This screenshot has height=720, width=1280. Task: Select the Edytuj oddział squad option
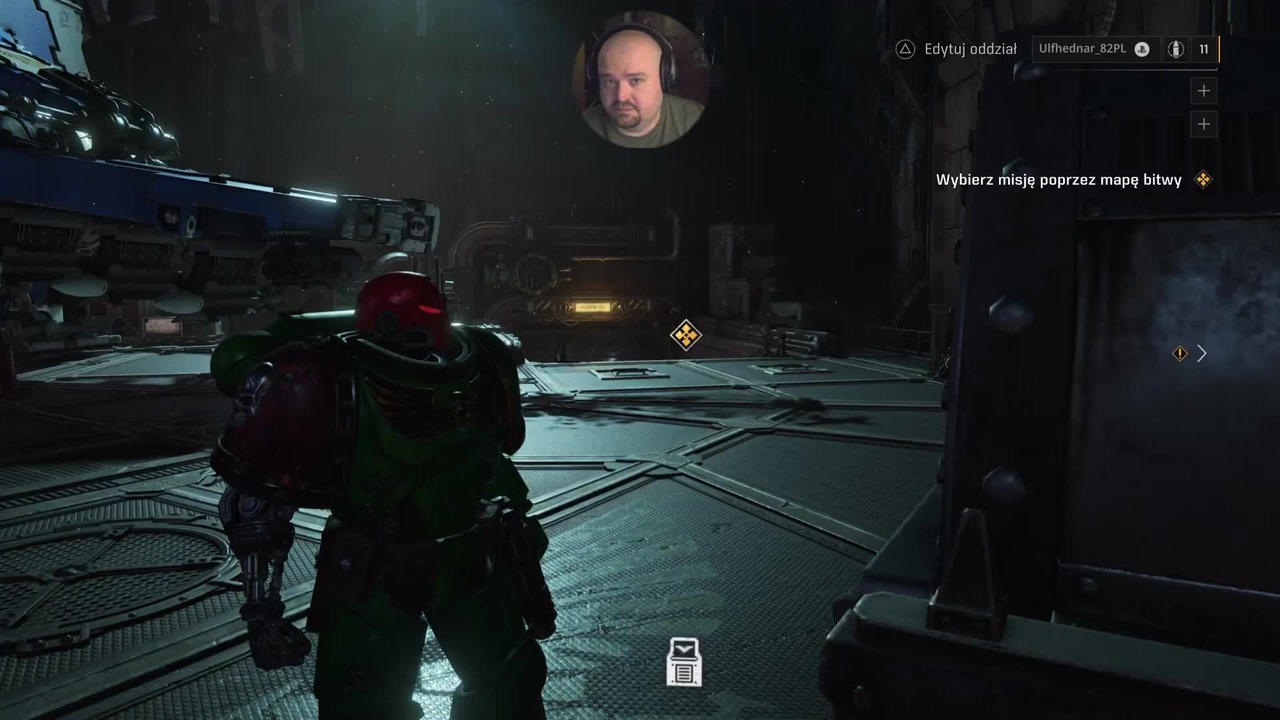957,49
